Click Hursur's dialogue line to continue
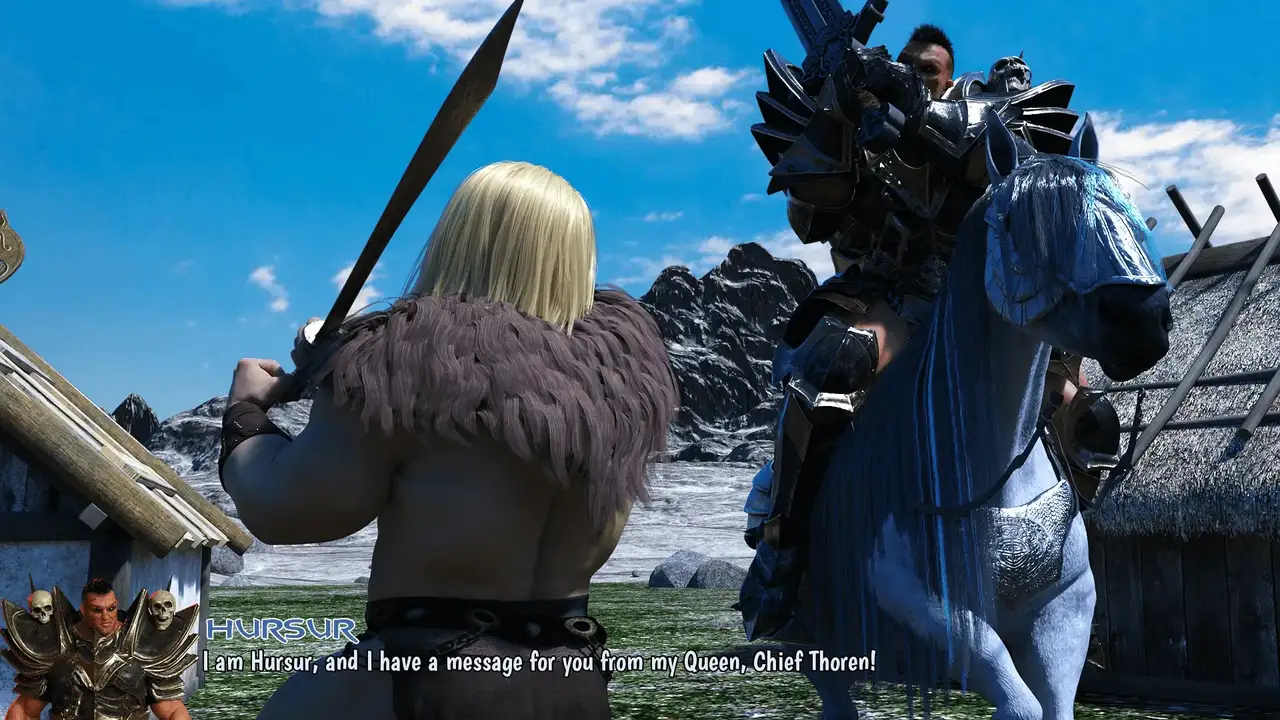Image resolution: width=1280 pixels, height=720 pixels. tap(539, 661)
